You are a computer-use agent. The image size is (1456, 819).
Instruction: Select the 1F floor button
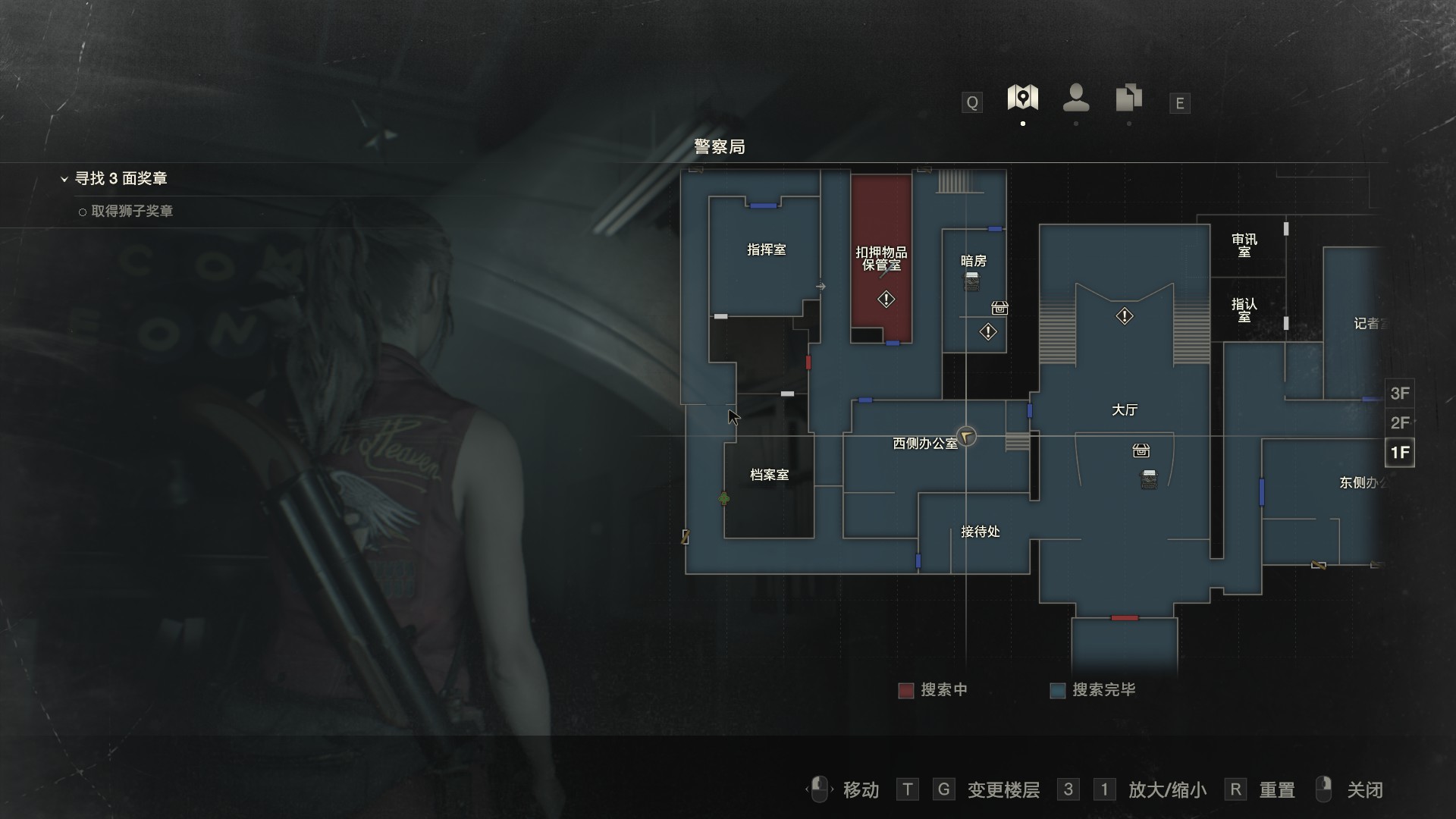click(x=1399, y=453)
